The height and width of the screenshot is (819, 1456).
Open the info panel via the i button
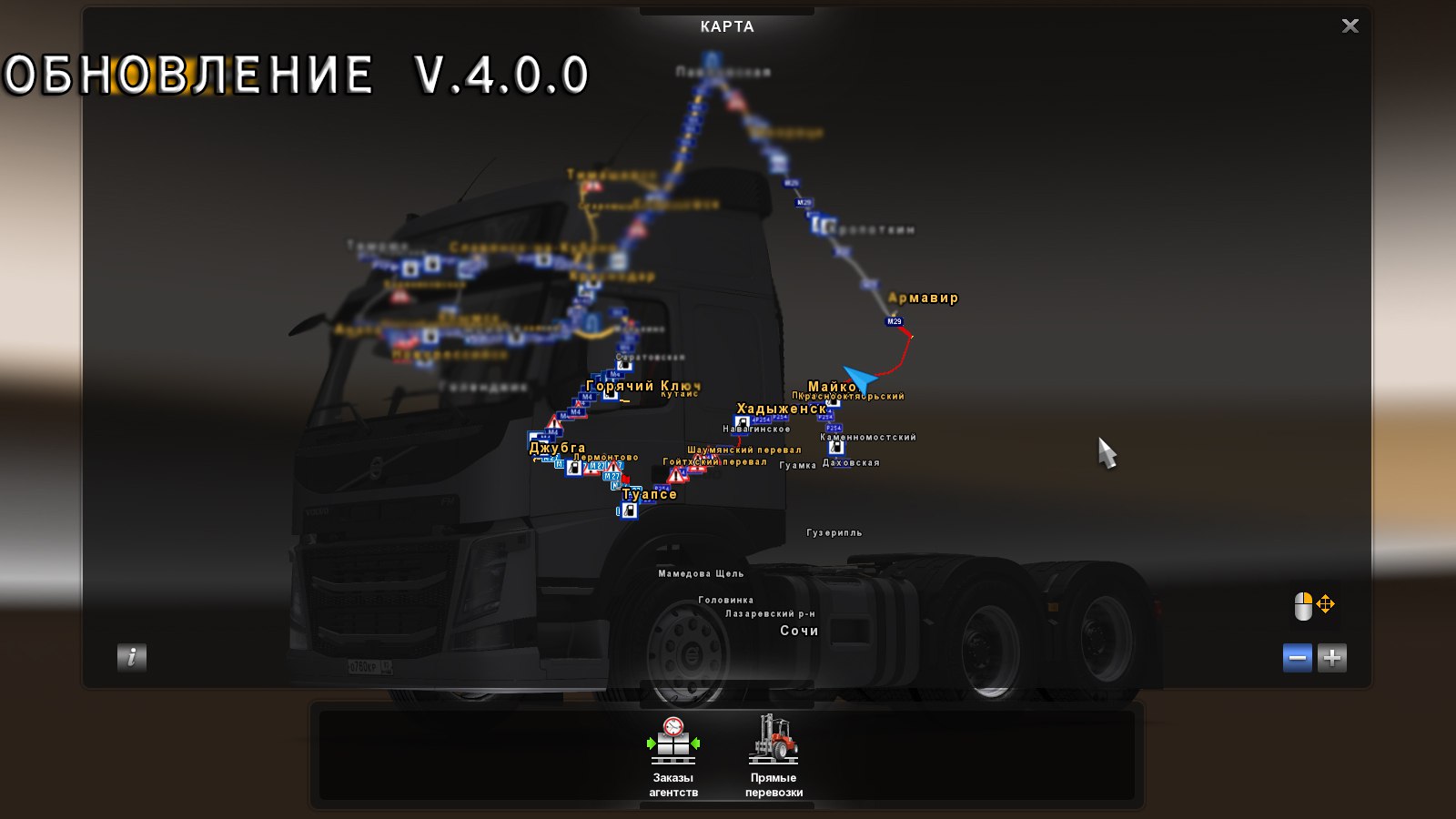tap(131, 658)
